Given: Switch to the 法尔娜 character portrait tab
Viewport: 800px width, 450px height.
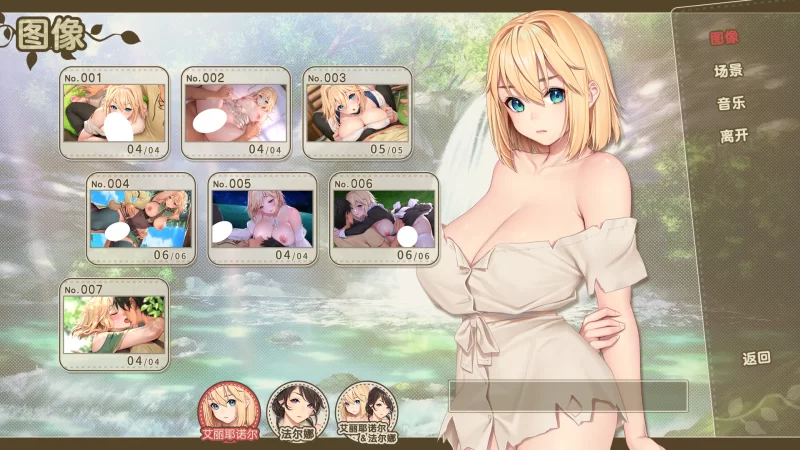Looking at the screenshot, I should click(298, 411).
